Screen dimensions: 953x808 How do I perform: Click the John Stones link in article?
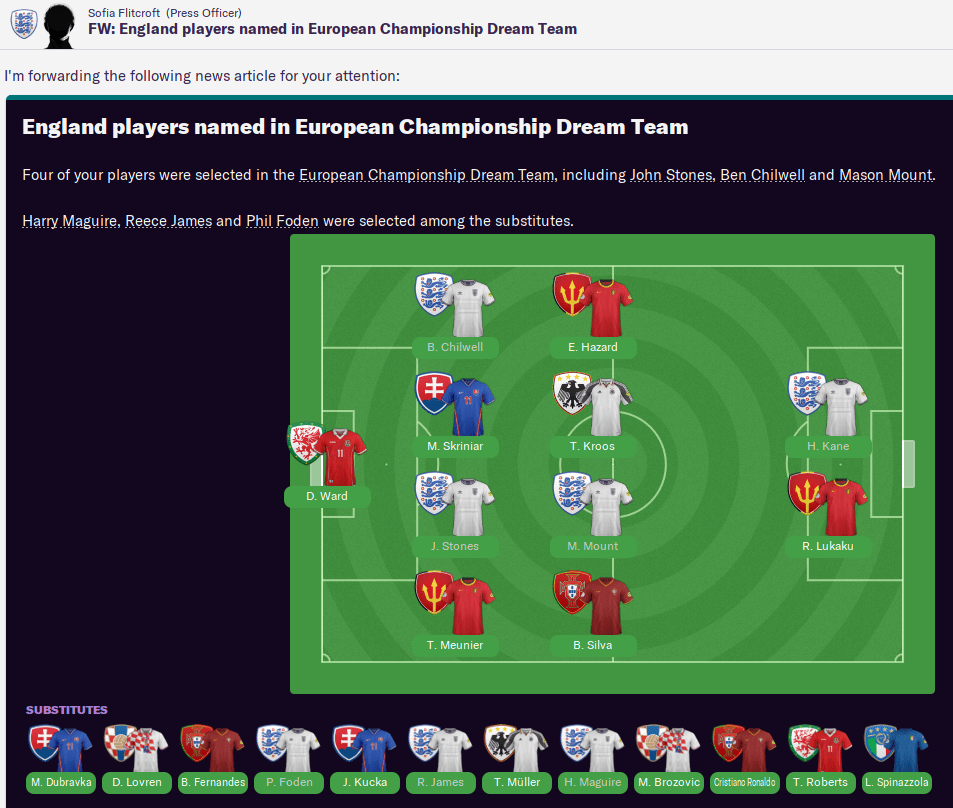click(671, 175)
